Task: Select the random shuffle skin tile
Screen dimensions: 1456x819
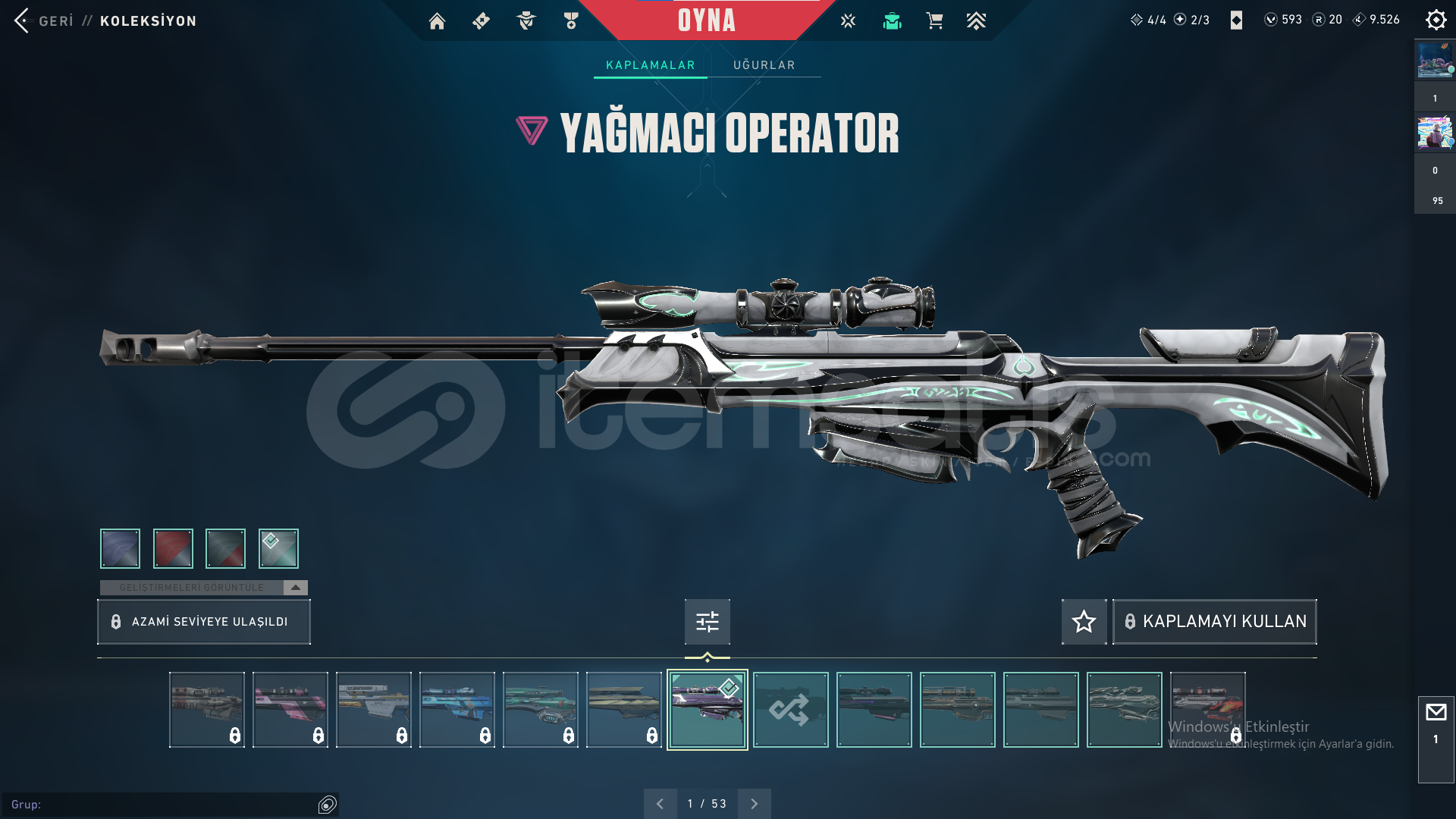Action: tap(790, 710)
